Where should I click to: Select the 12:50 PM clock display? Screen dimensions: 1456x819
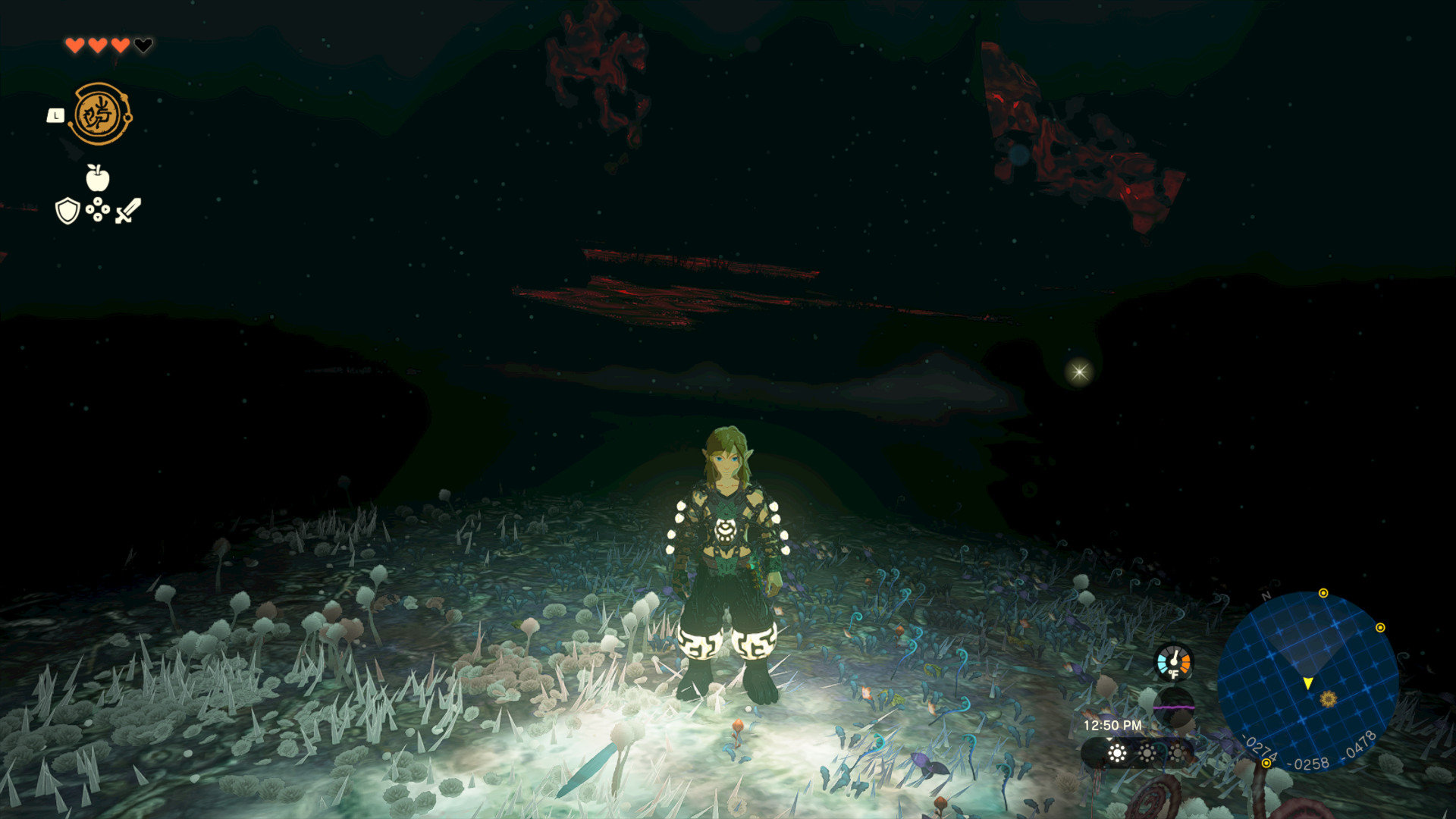coord(1112,724)
